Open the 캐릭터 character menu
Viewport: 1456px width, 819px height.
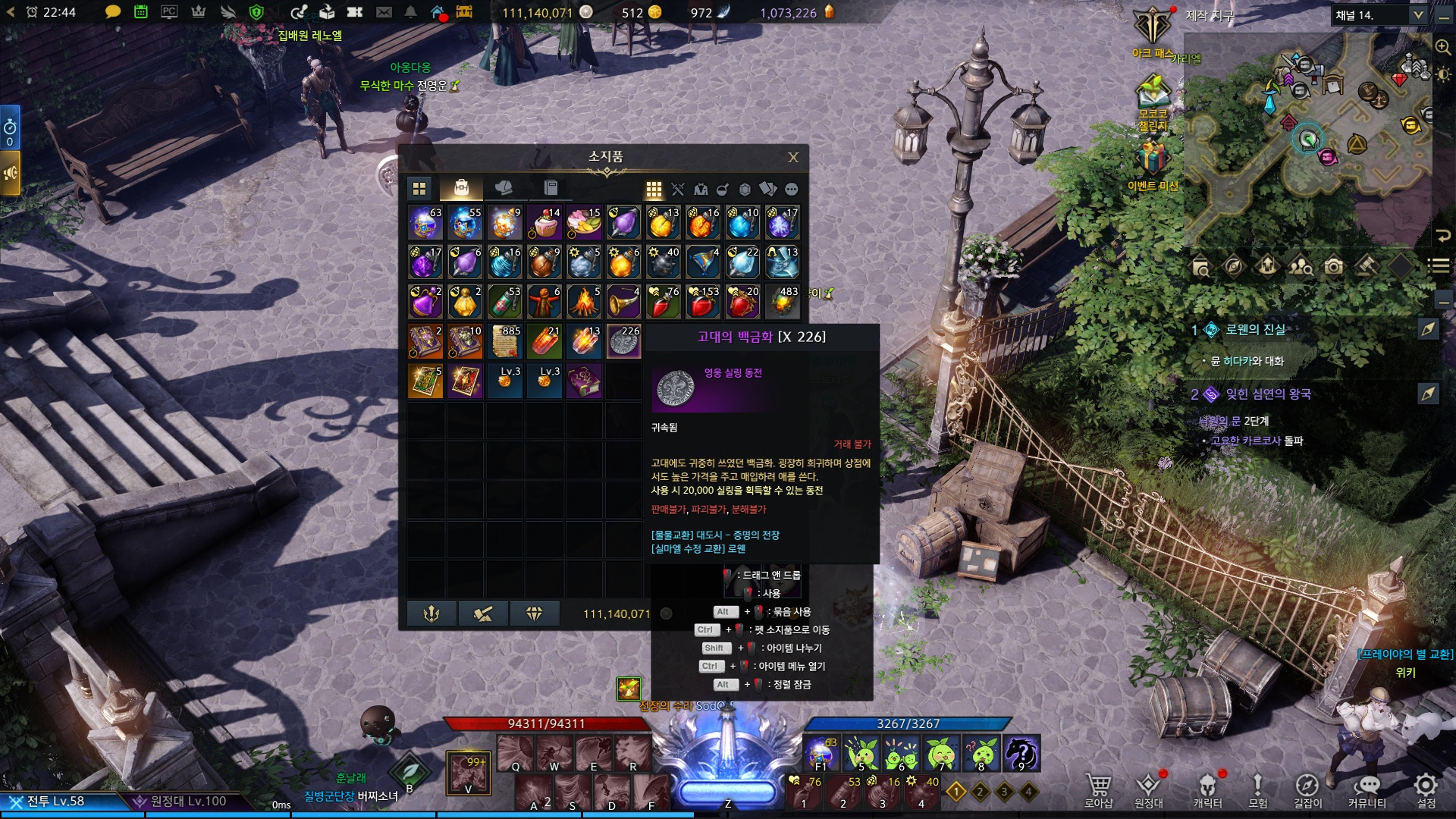point(1207,790)
